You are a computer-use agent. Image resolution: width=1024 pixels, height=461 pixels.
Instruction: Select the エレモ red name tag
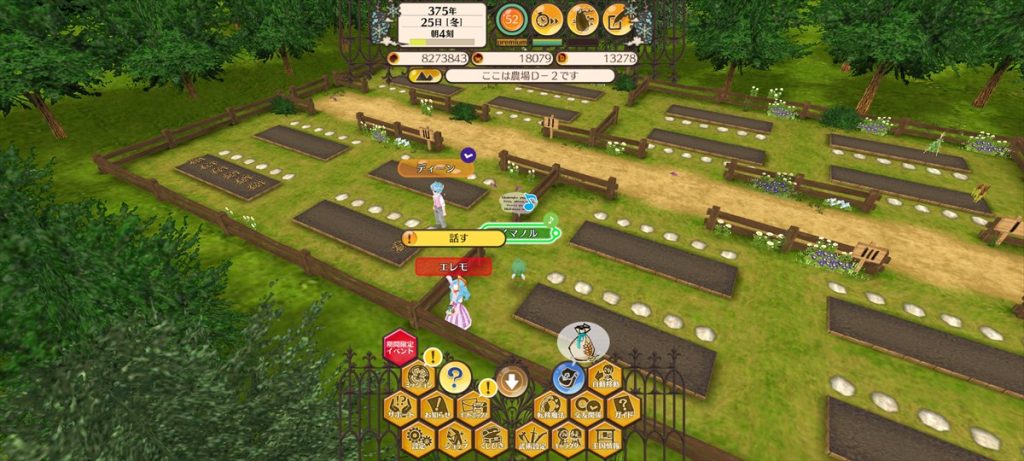point(453,266)
